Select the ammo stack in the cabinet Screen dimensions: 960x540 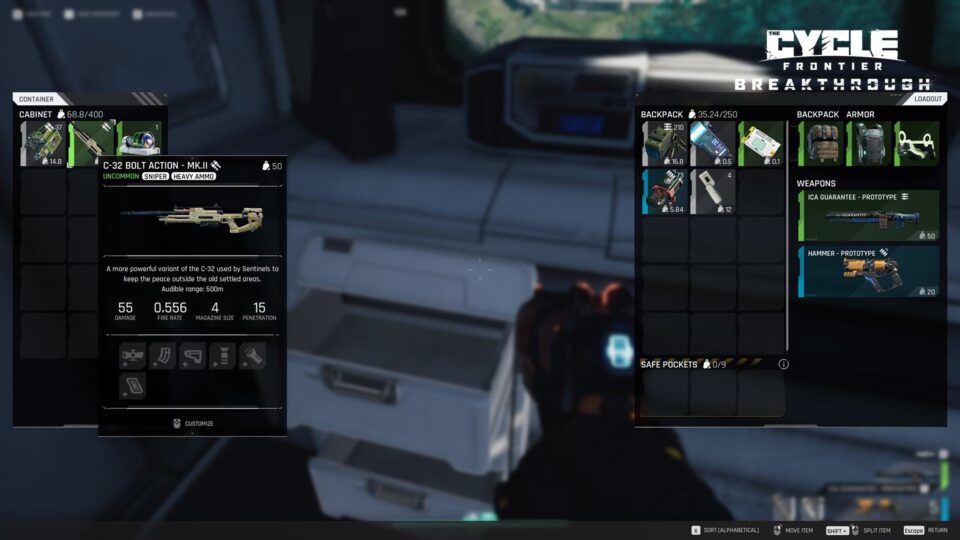click(x=43, y=144)
